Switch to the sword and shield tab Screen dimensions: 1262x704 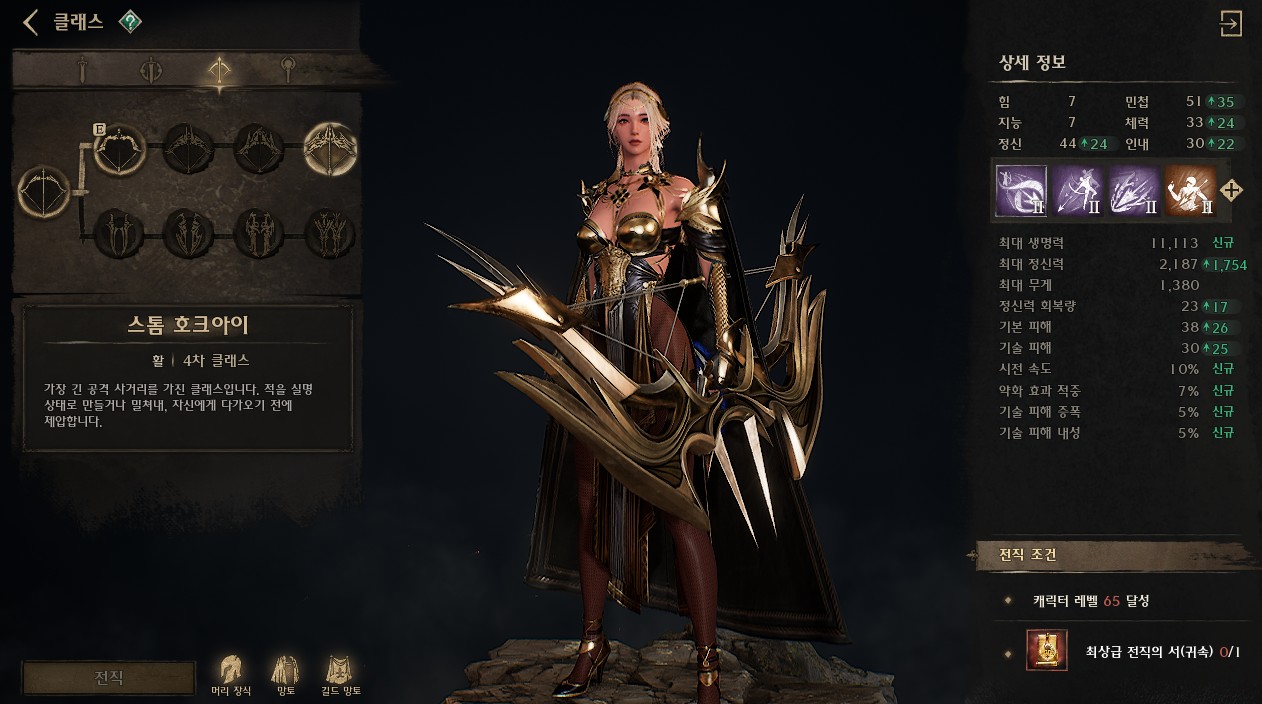click(x=151, y=69)
